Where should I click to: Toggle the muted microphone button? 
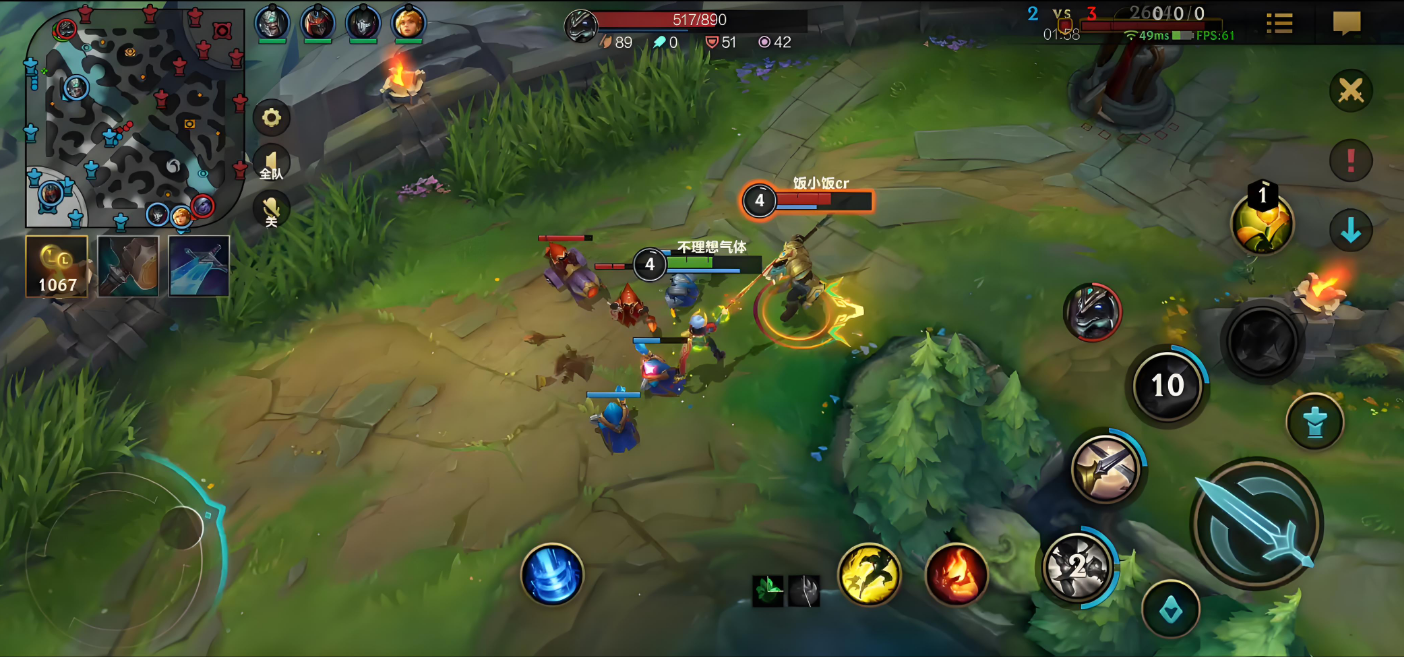271,209
